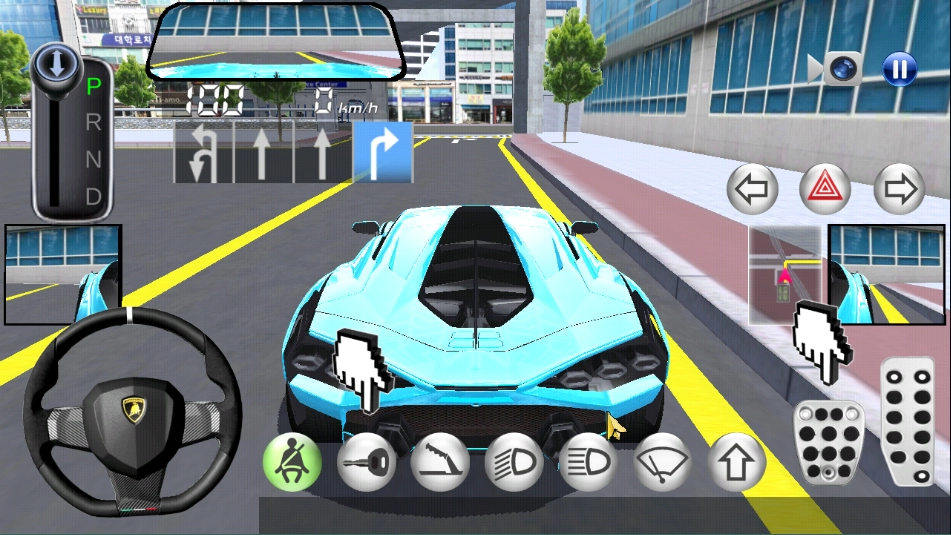Image resolution: width=951 pixels, height=535 pixels.
Task: Select the N position on the gear shifter
Action: tap(93, 159)
